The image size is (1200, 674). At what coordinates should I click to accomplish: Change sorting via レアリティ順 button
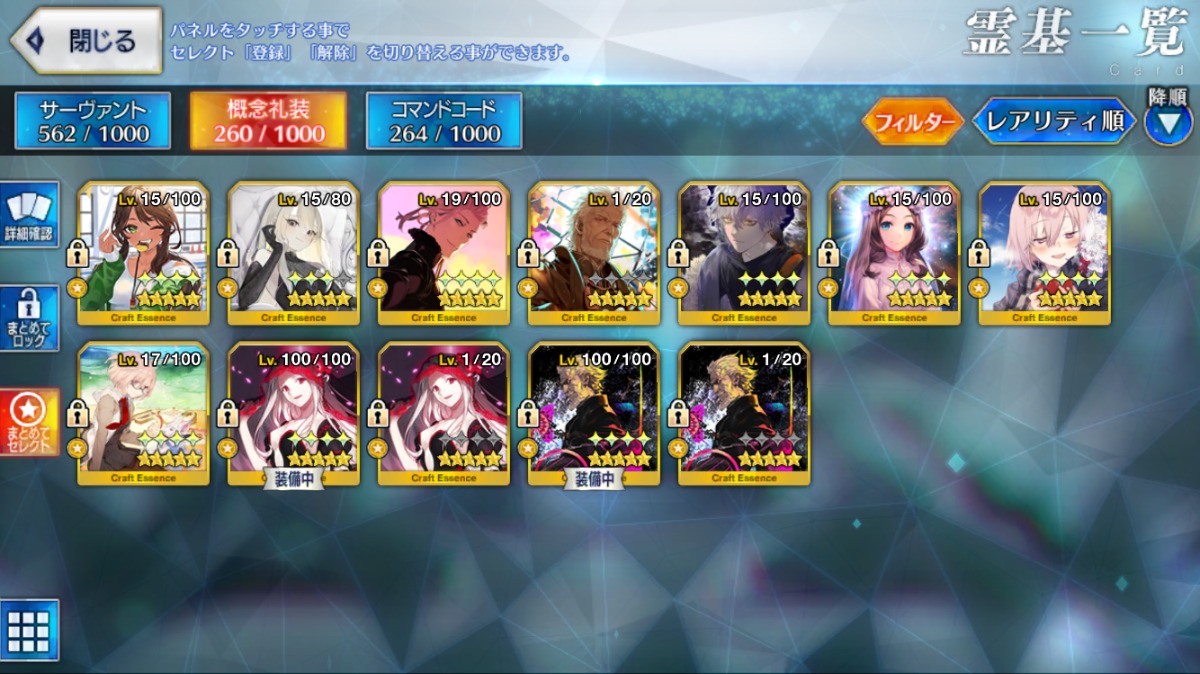coord(1053,122)
